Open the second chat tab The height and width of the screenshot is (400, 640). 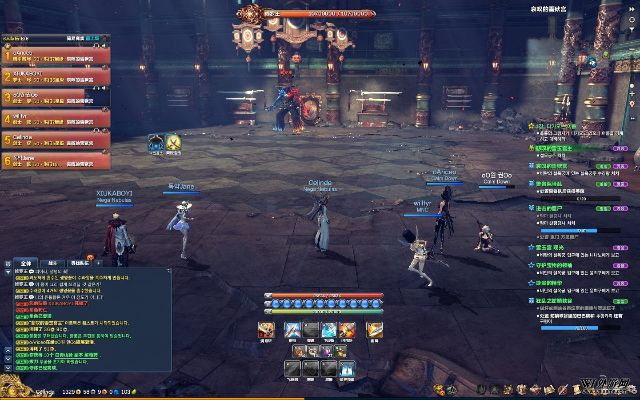click(52, 262)
